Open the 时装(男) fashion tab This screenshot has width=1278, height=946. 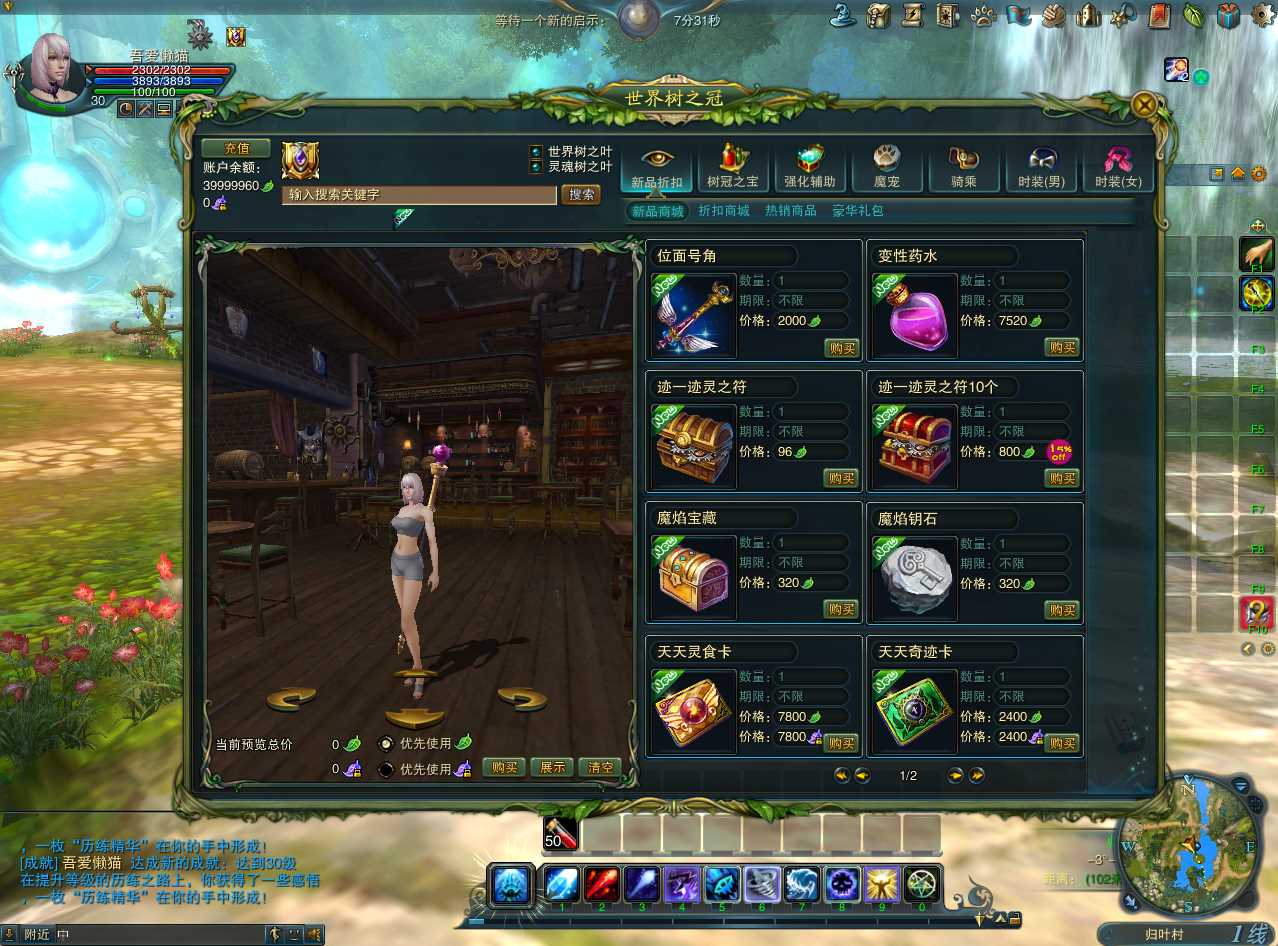1040,167
